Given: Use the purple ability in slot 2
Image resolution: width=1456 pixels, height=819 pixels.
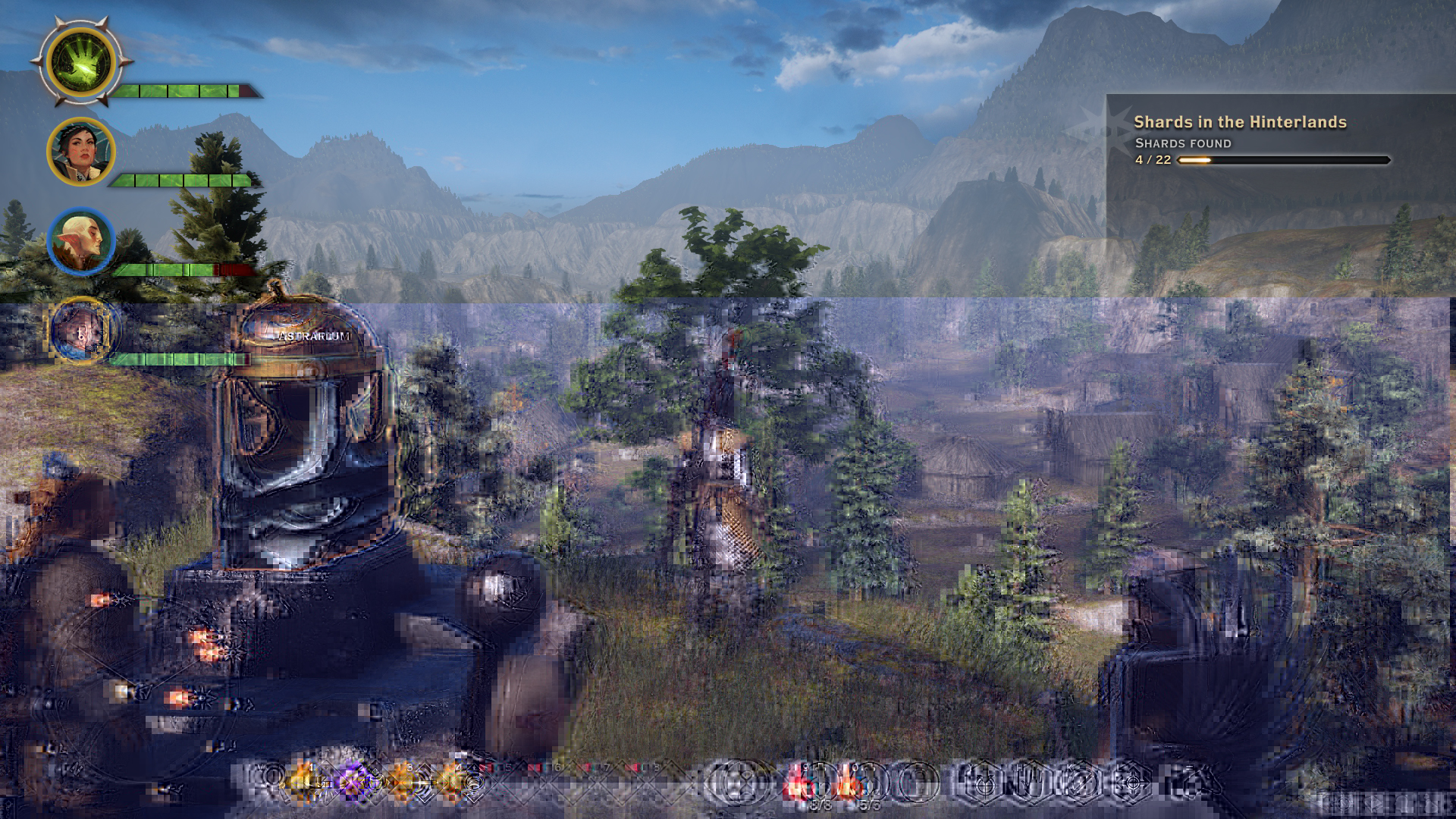Looking at the screenshot, I should pos(353,782).
